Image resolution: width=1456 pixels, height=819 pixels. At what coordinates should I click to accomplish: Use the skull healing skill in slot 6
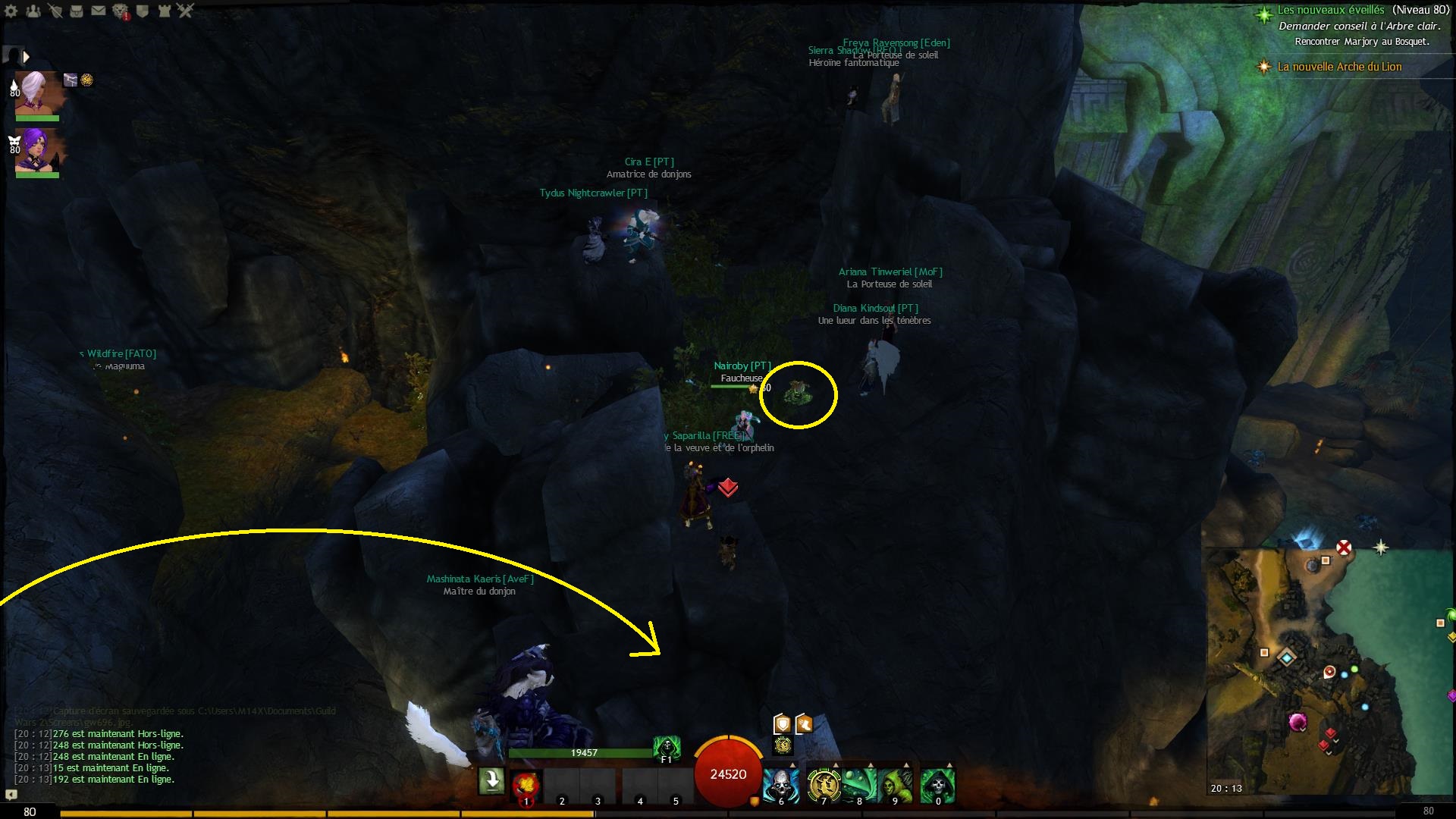point(780,785)
